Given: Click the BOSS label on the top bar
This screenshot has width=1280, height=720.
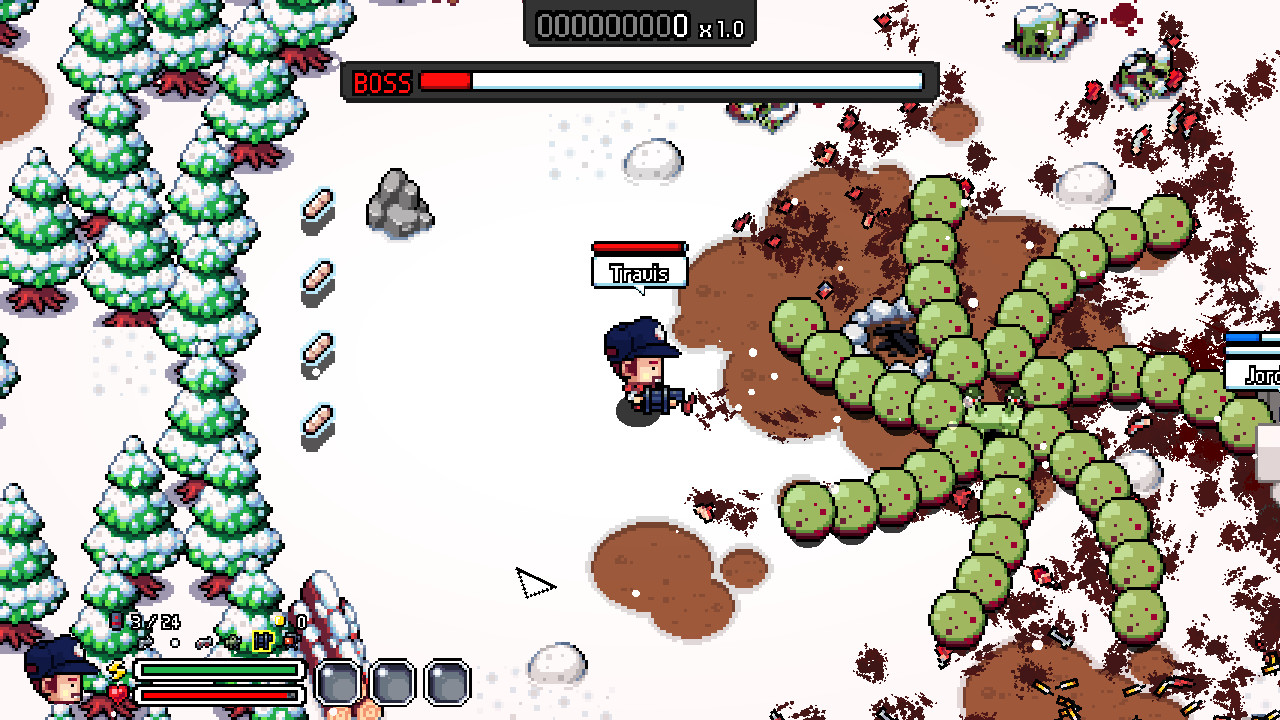Looking at the screenshot, I should (381, 82).
